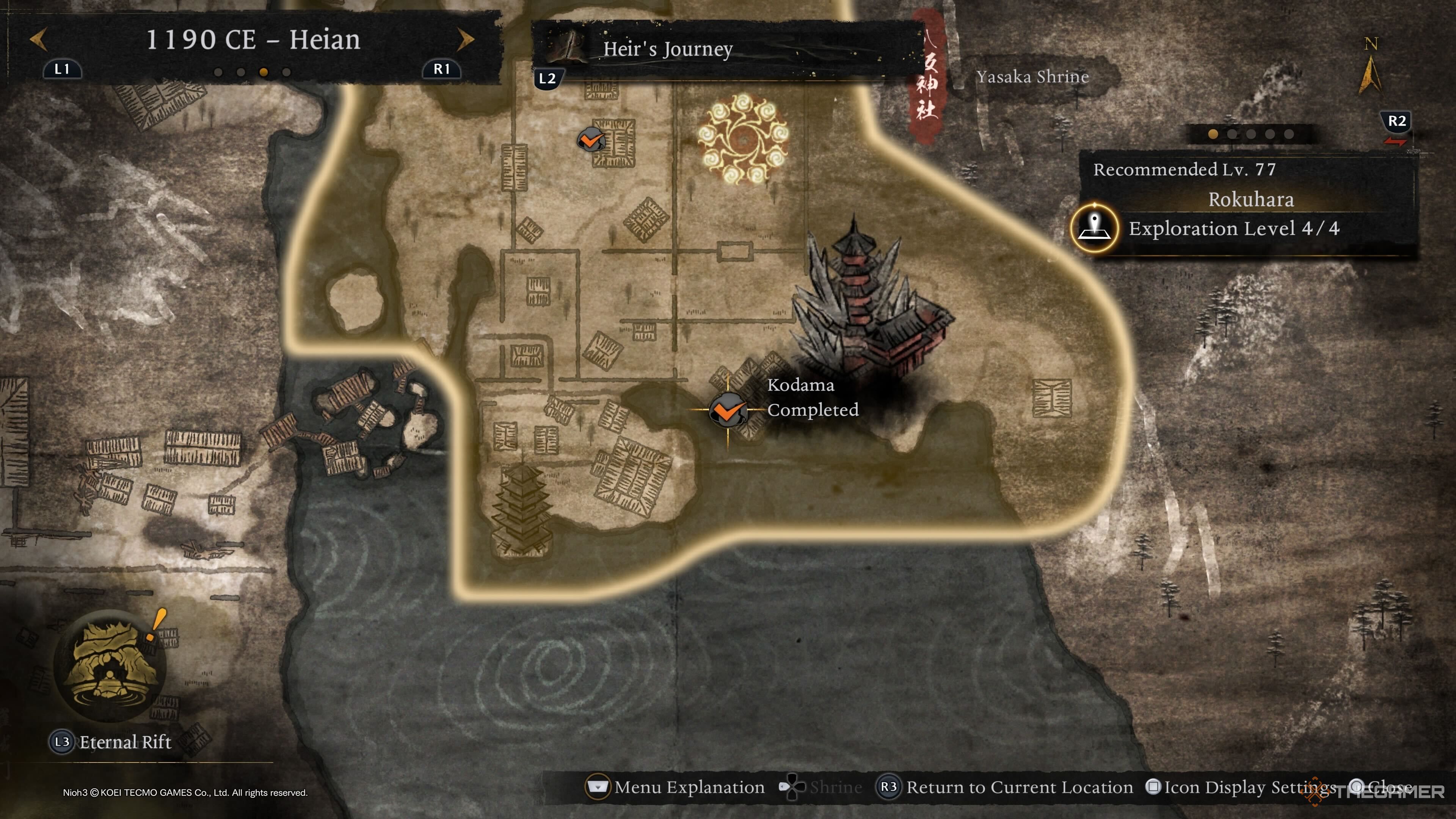This screenshot has width=1456, height=819.
Task: Click the Yasaka Shrine location label
Action: pyautogui.click(x=1032, y=77)
